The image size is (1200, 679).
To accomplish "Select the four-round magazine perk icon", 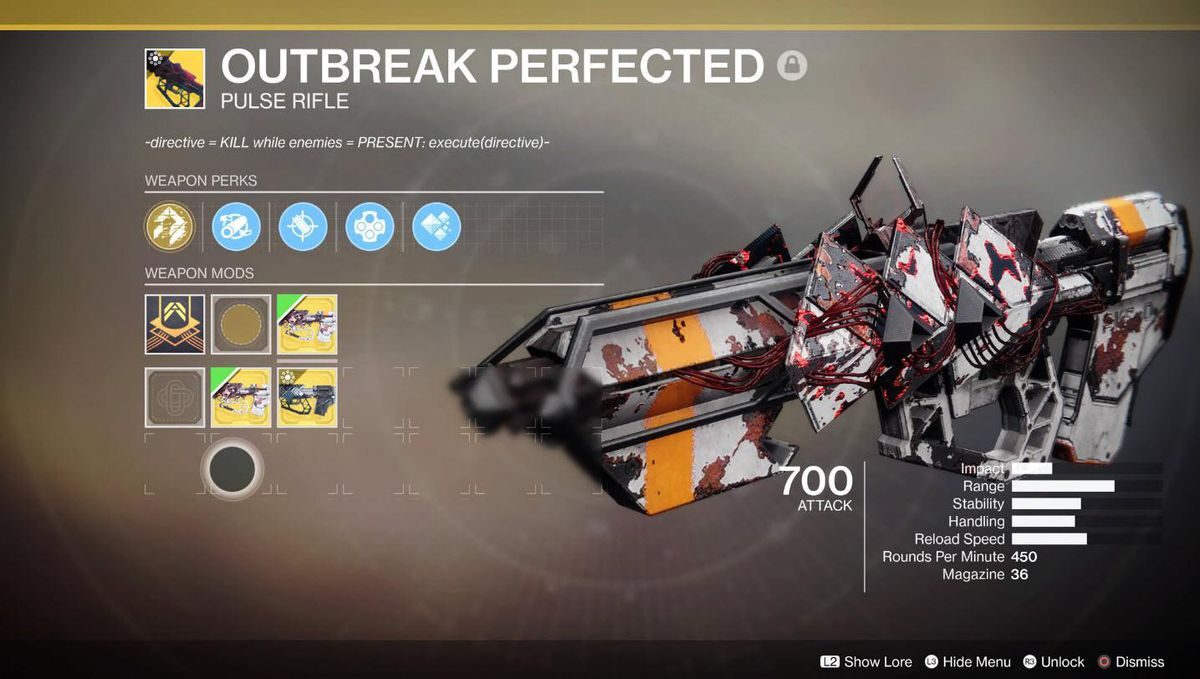I will click(x=370, y=226).
